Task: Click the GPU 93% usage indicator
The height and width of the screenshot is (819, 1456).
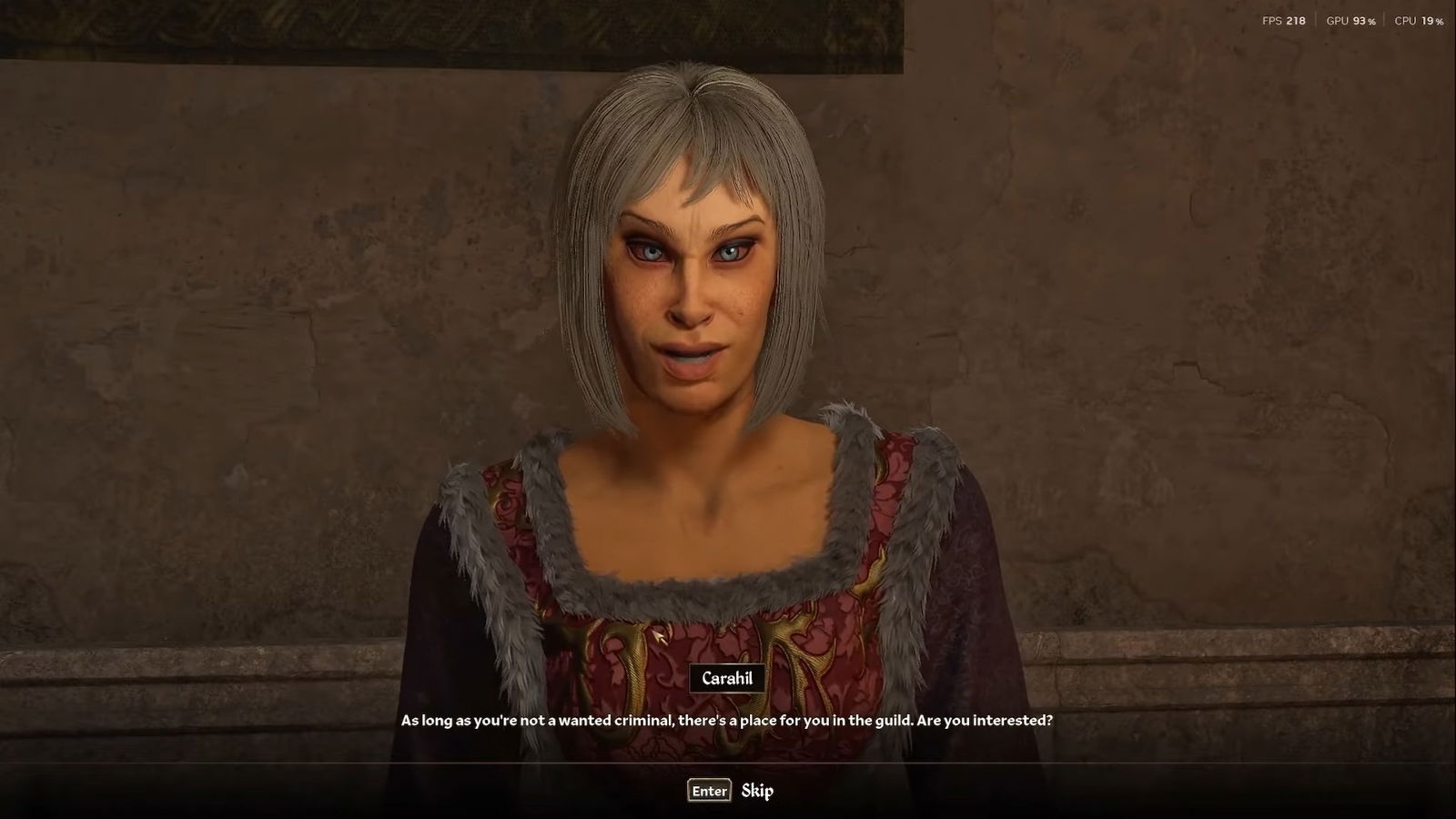Action: point(1350,19)
